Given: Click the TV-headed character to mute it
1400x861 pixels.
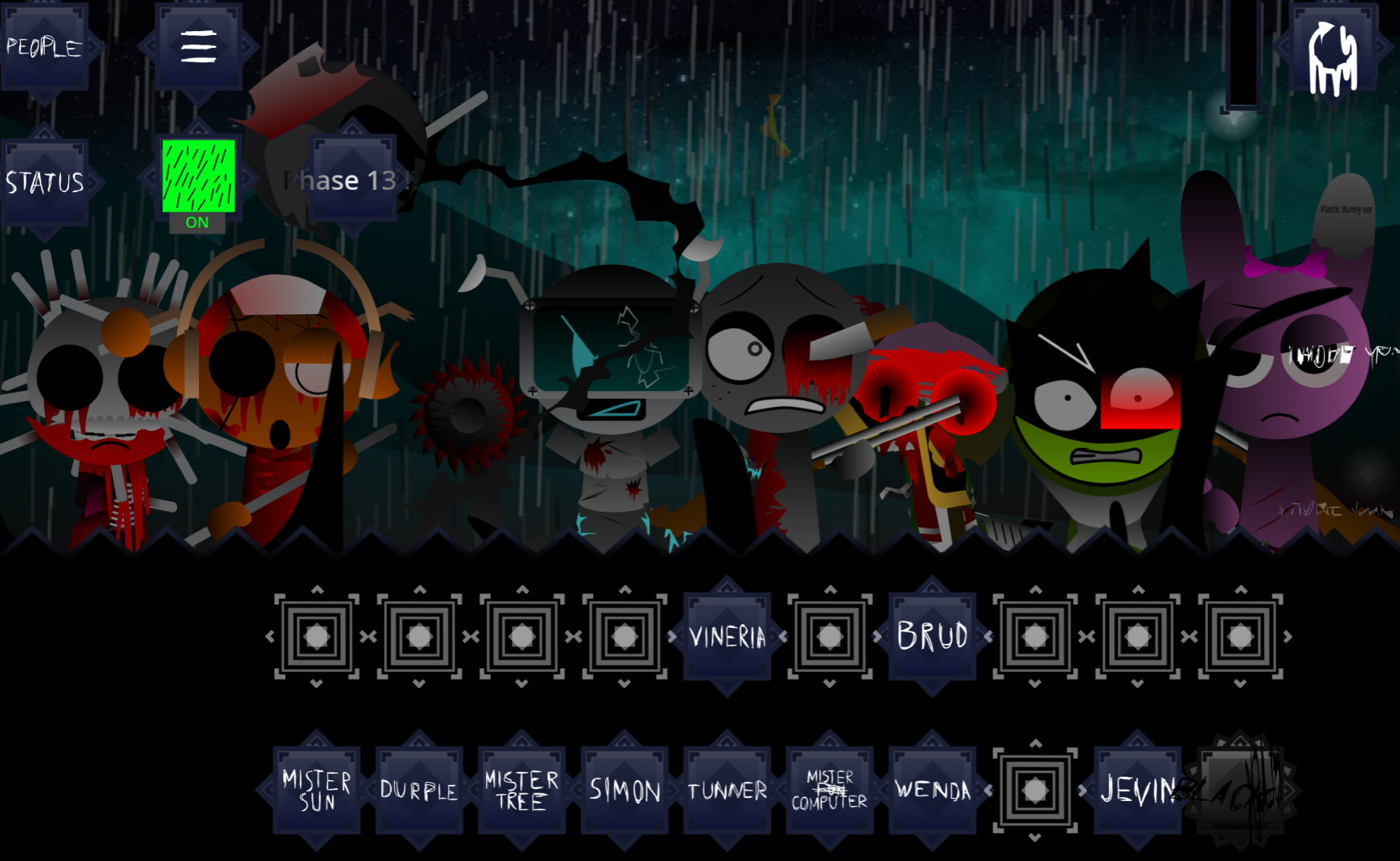Looking at the screenshot, I should pyautogui.click(x=607, y=357).
